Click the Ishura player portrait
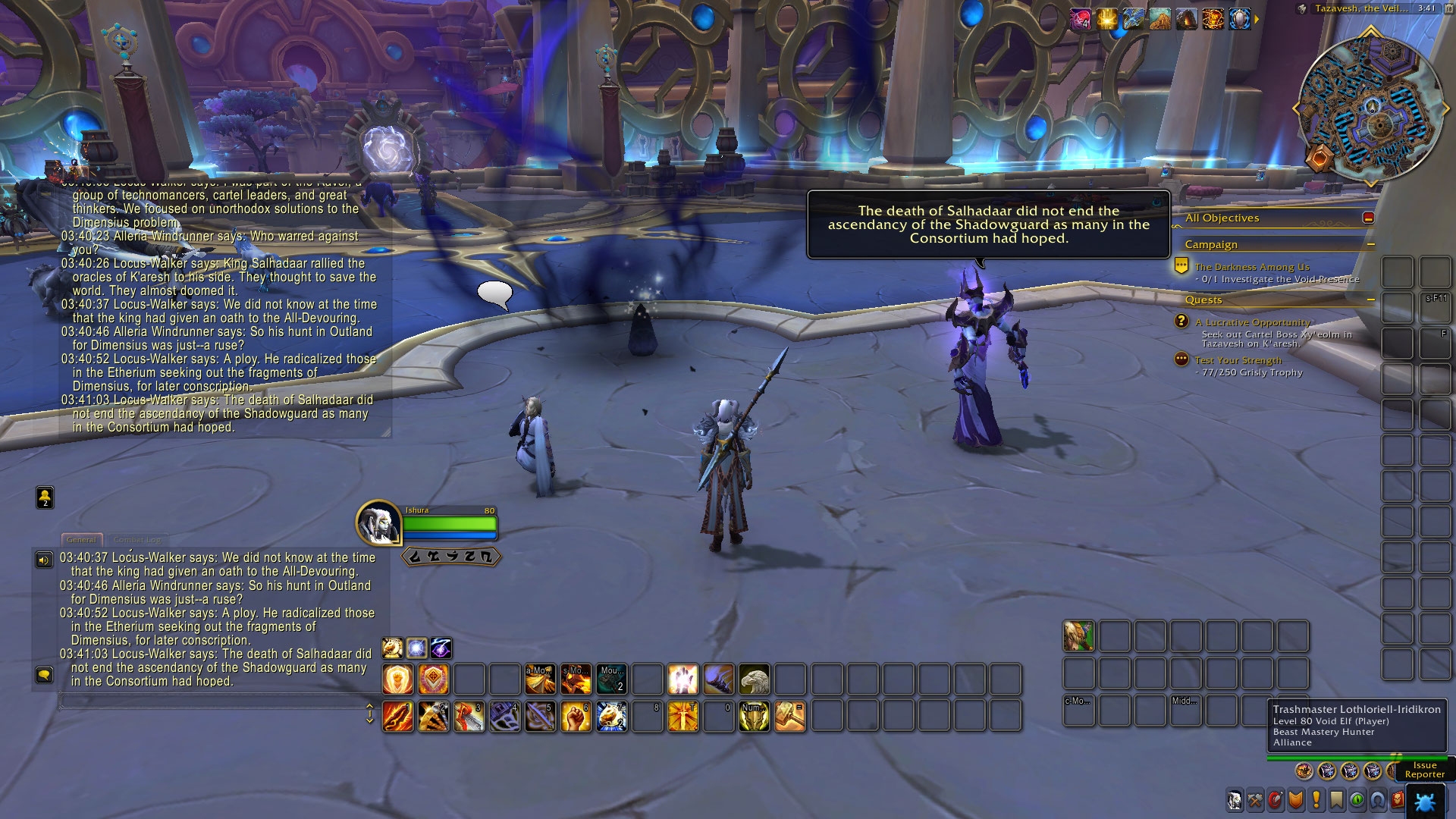1456x819 pixels. point(378,521)
